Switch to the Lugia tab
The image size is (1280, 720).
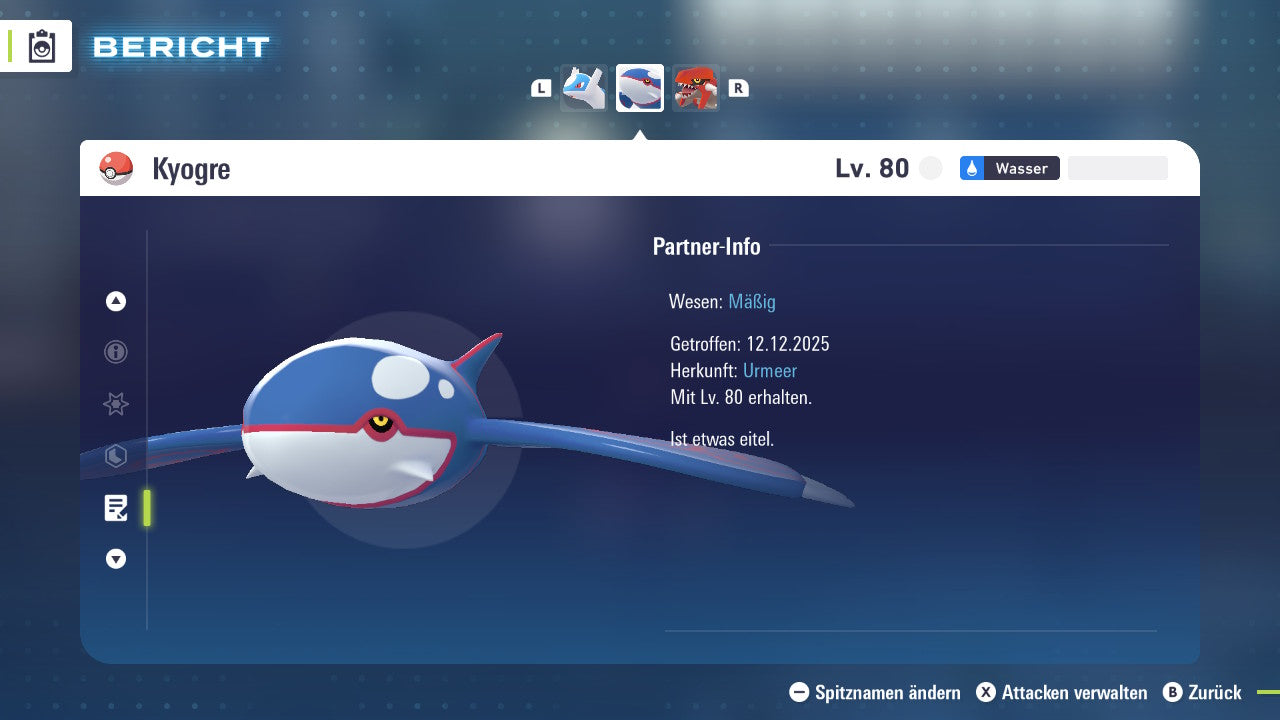pyautogui.click(x=583, y=87)
